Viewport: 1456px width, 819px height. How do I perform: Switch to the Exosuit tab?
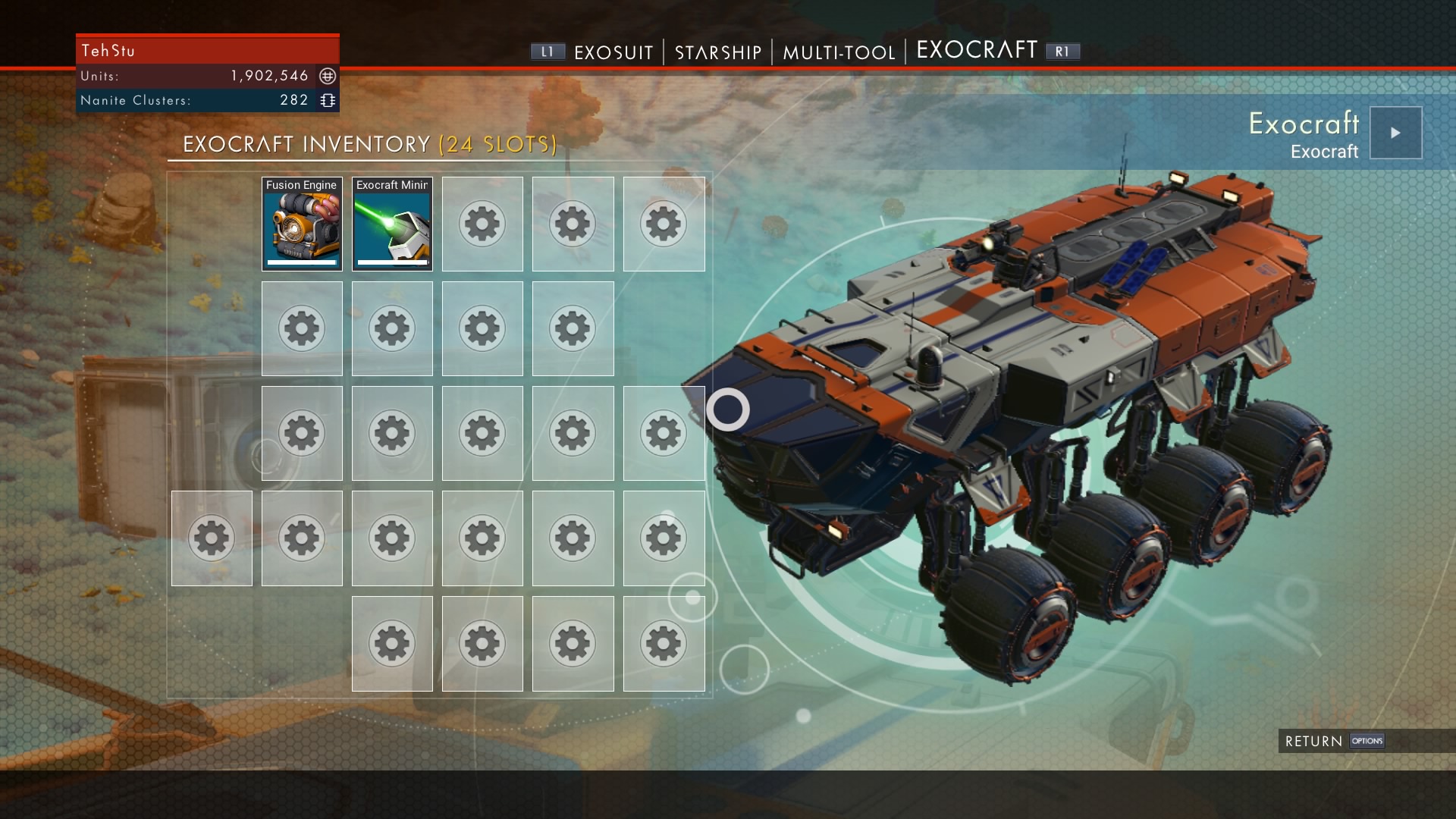[x=613, y=52]
